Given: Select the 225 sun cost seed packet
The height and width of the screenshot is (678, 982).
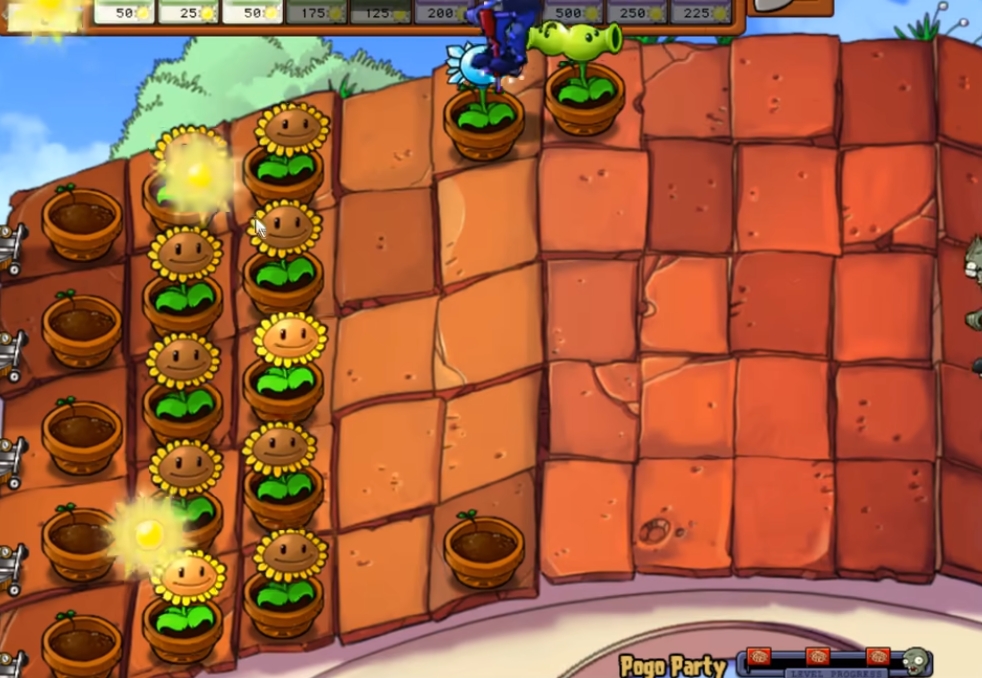Looking at the screenshot, I should [x=699, y=11].
